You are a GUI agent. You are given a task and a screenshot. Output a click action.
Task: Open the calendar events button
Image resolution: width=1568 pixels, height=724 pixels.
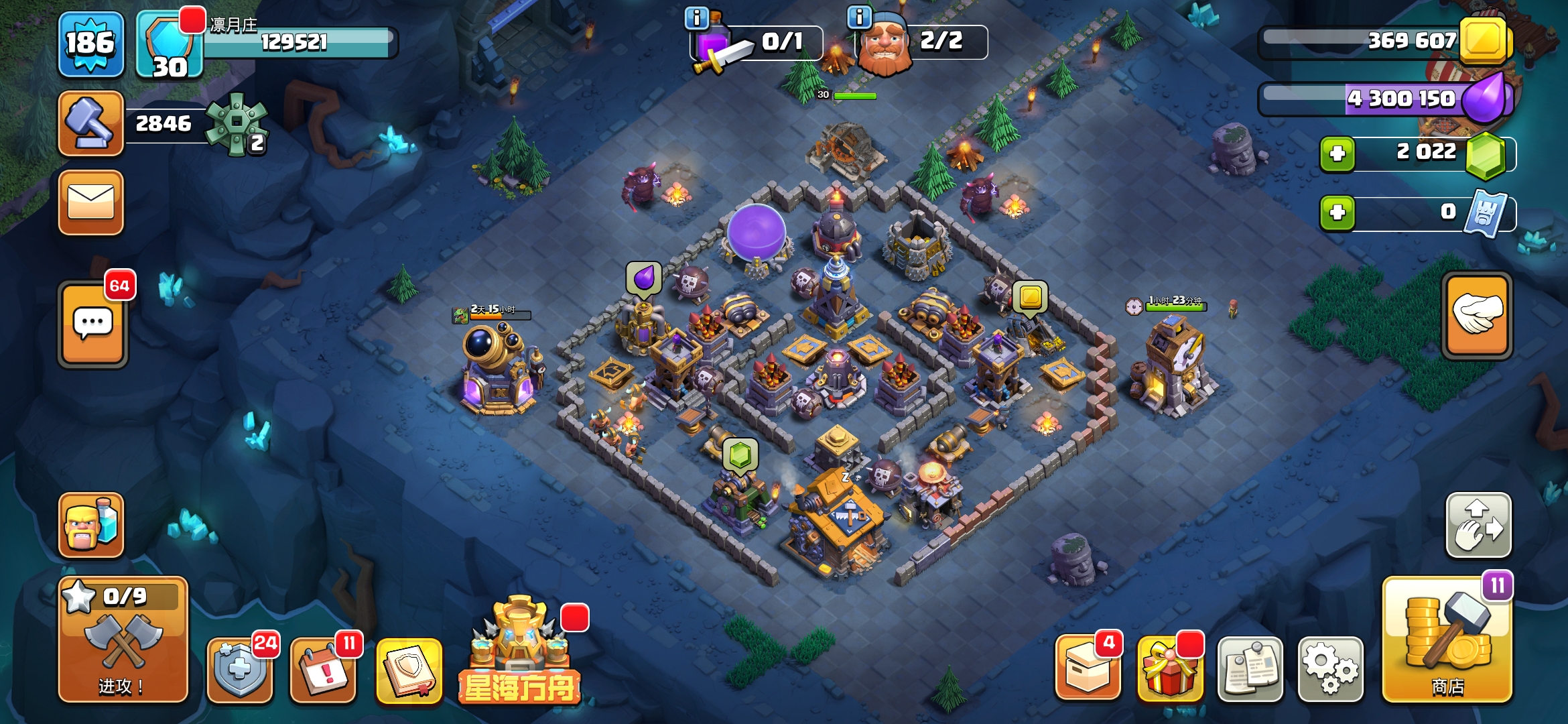tap(323, 668)
